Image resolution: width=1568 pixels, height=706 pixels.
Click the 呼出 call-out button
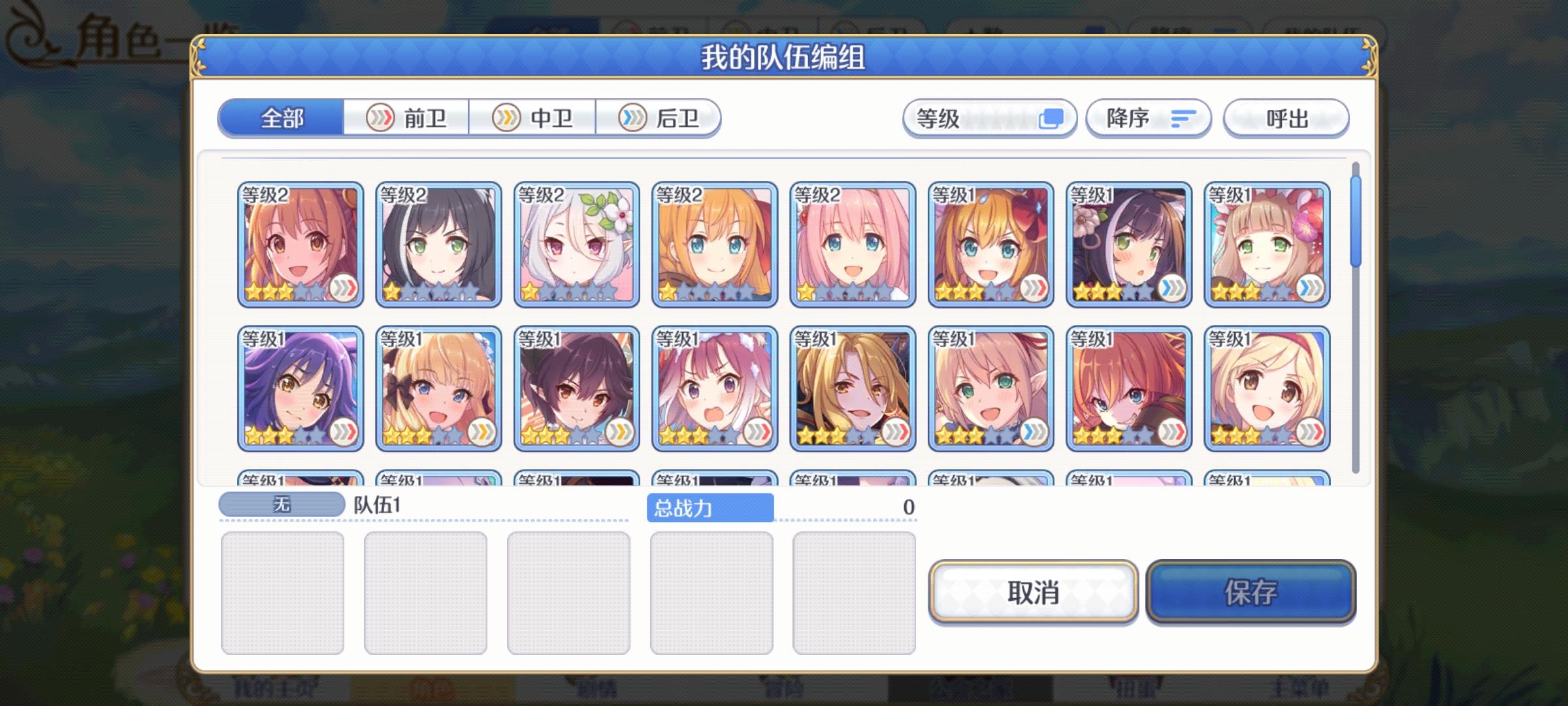point(1284,118)
